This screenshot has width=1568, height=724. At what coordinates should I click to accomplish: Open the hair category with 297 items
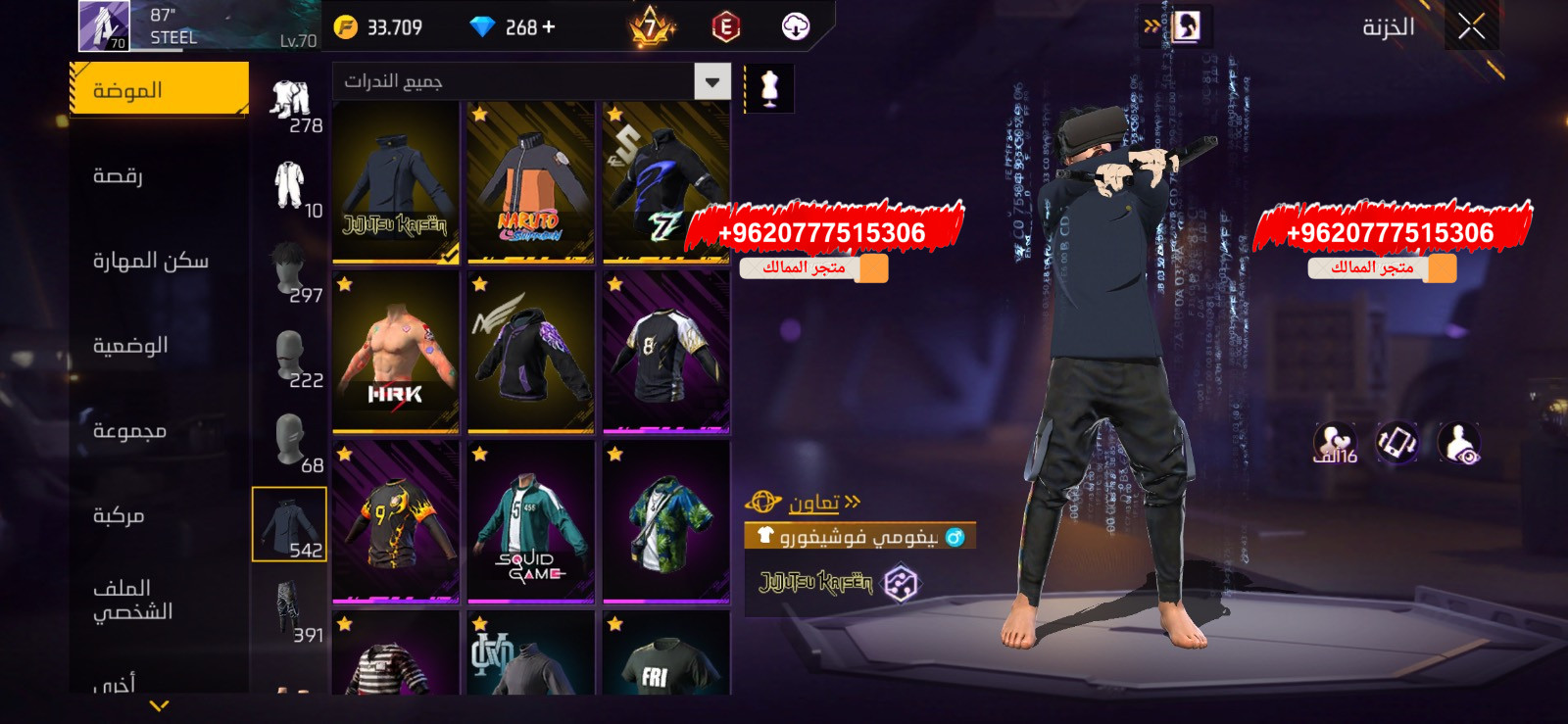tap(290, 270)
